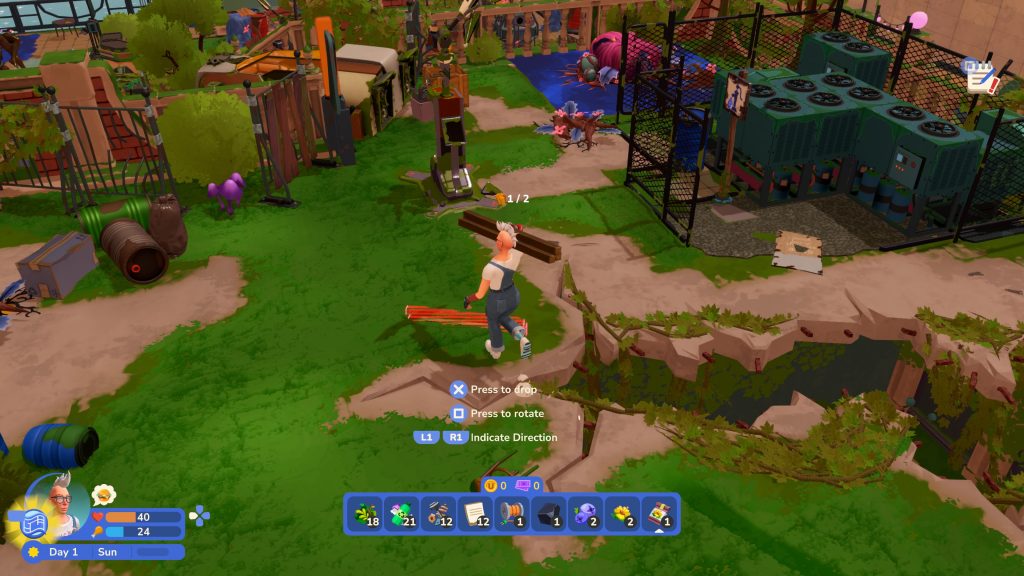Select the yellow flower hotbar slot
This screenshot has height=576, width=1024.
622,514
